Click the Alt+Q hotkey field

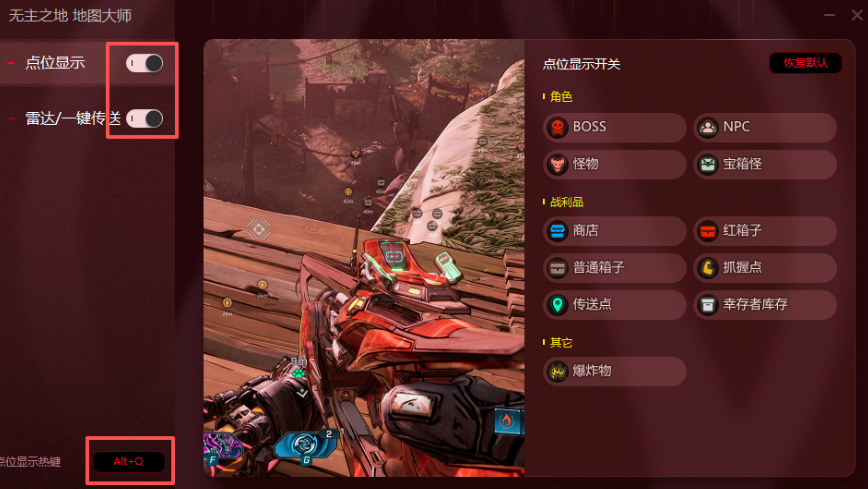[x=129, y=461]
